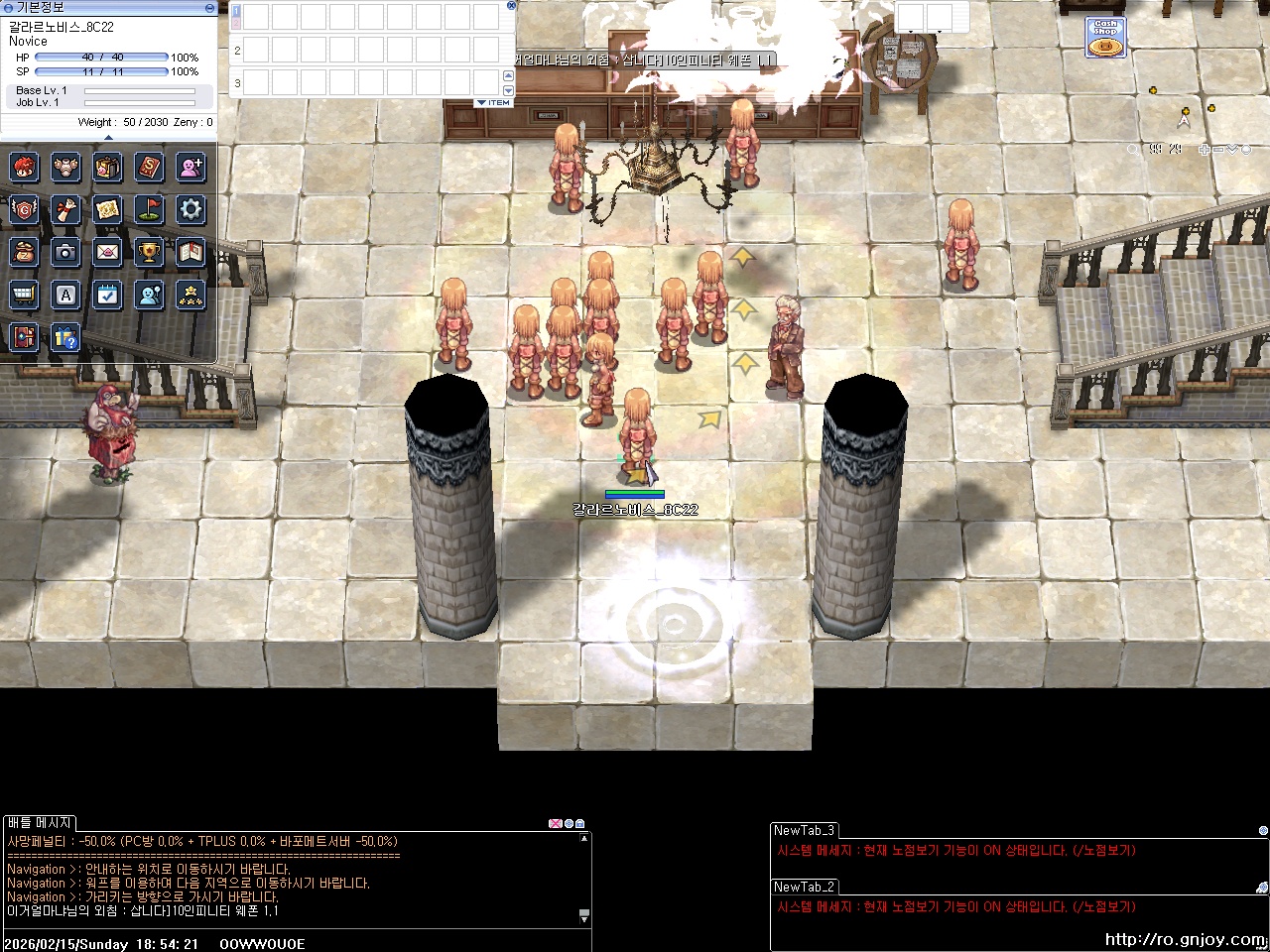Open the Cash Shop
This screenshot has width=1270, height=952.
pyautogui.click(x=1105, y=38)
